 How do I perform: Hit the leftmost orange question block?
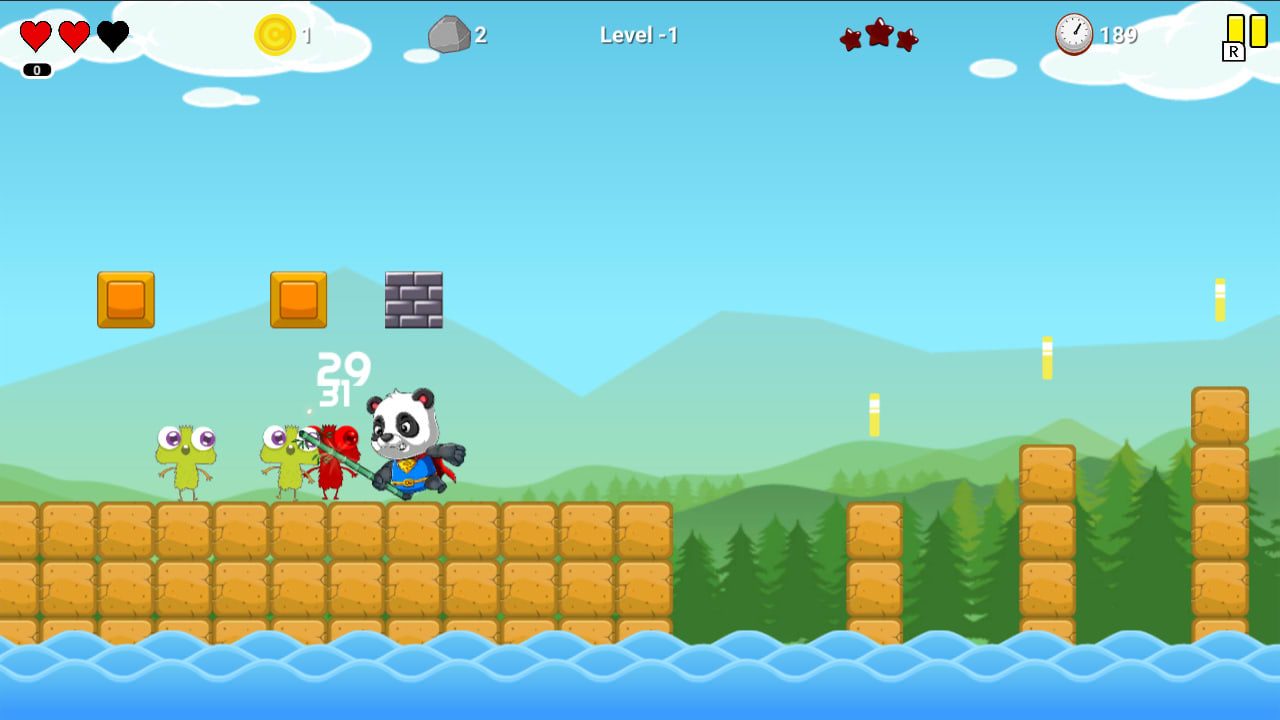pyautogui.click(x=124, y=300)
